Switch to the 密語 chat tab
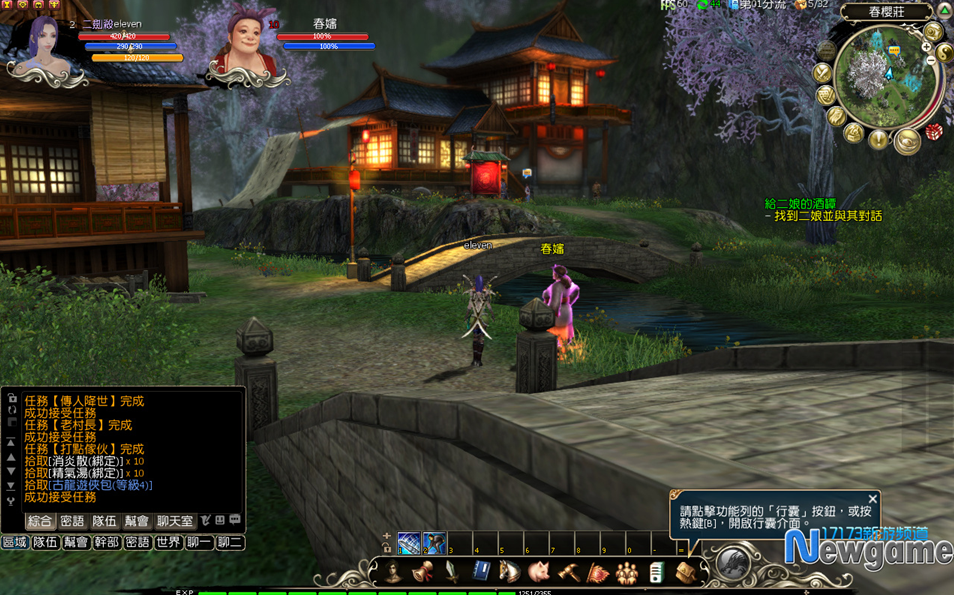The image size is (954, 595). 72,521
